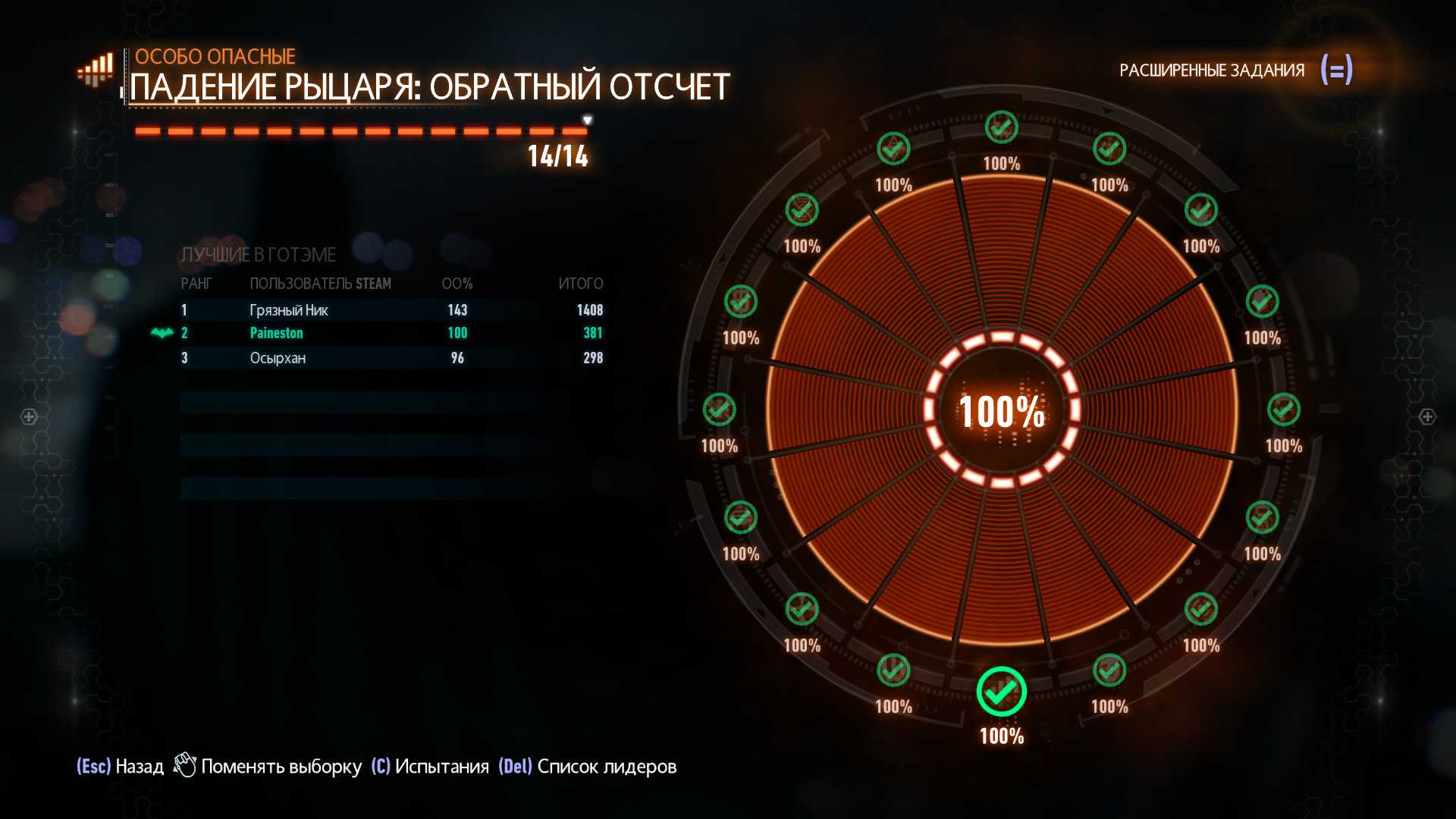Viewport: 1456px width, 819px height.
Task: Choose the Осырхан leaderboard entry
Action: pyautogui.click(x=391, y=358)
